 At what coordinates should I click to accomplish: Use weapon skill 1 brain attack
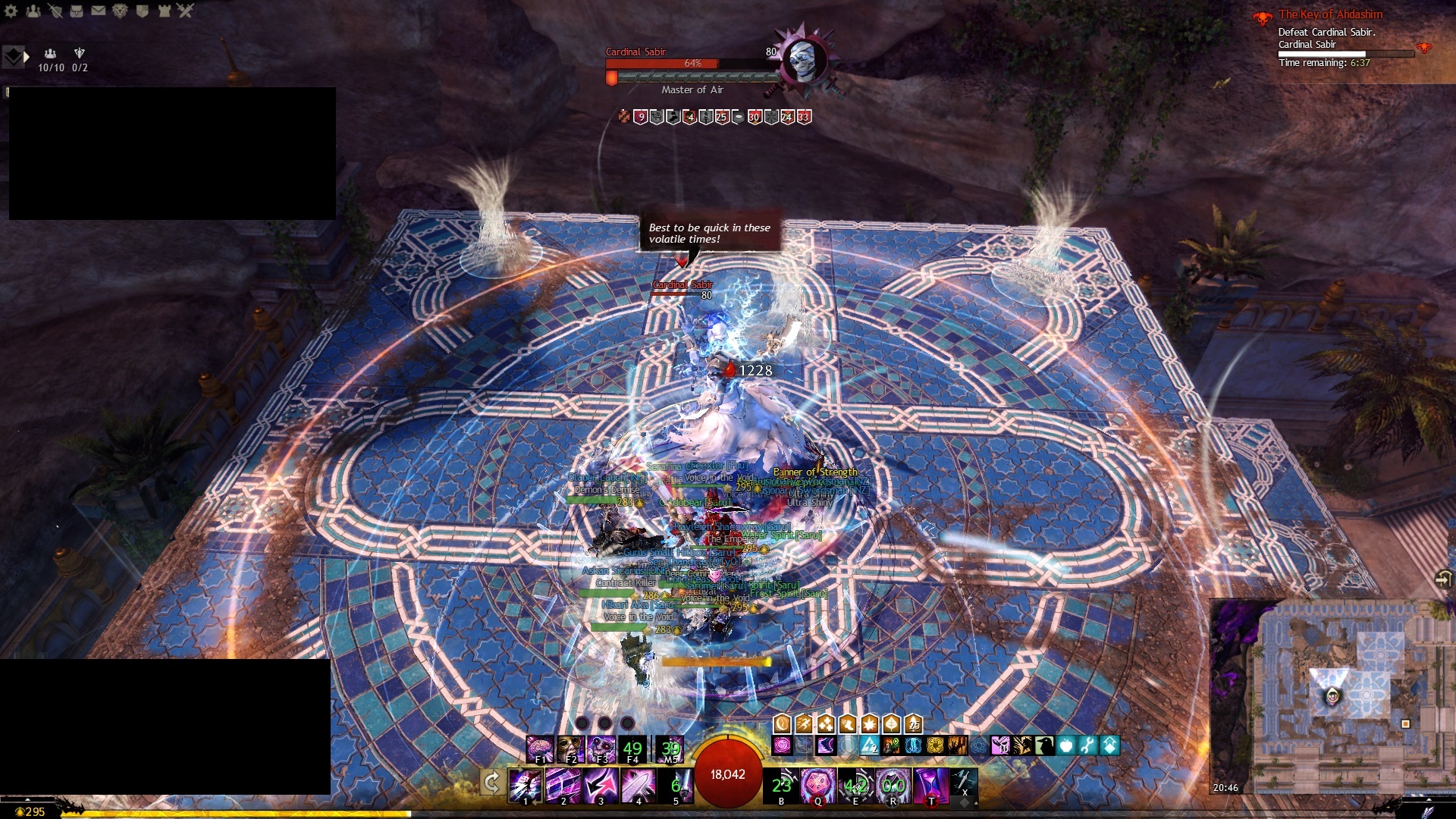pos(525,785)
